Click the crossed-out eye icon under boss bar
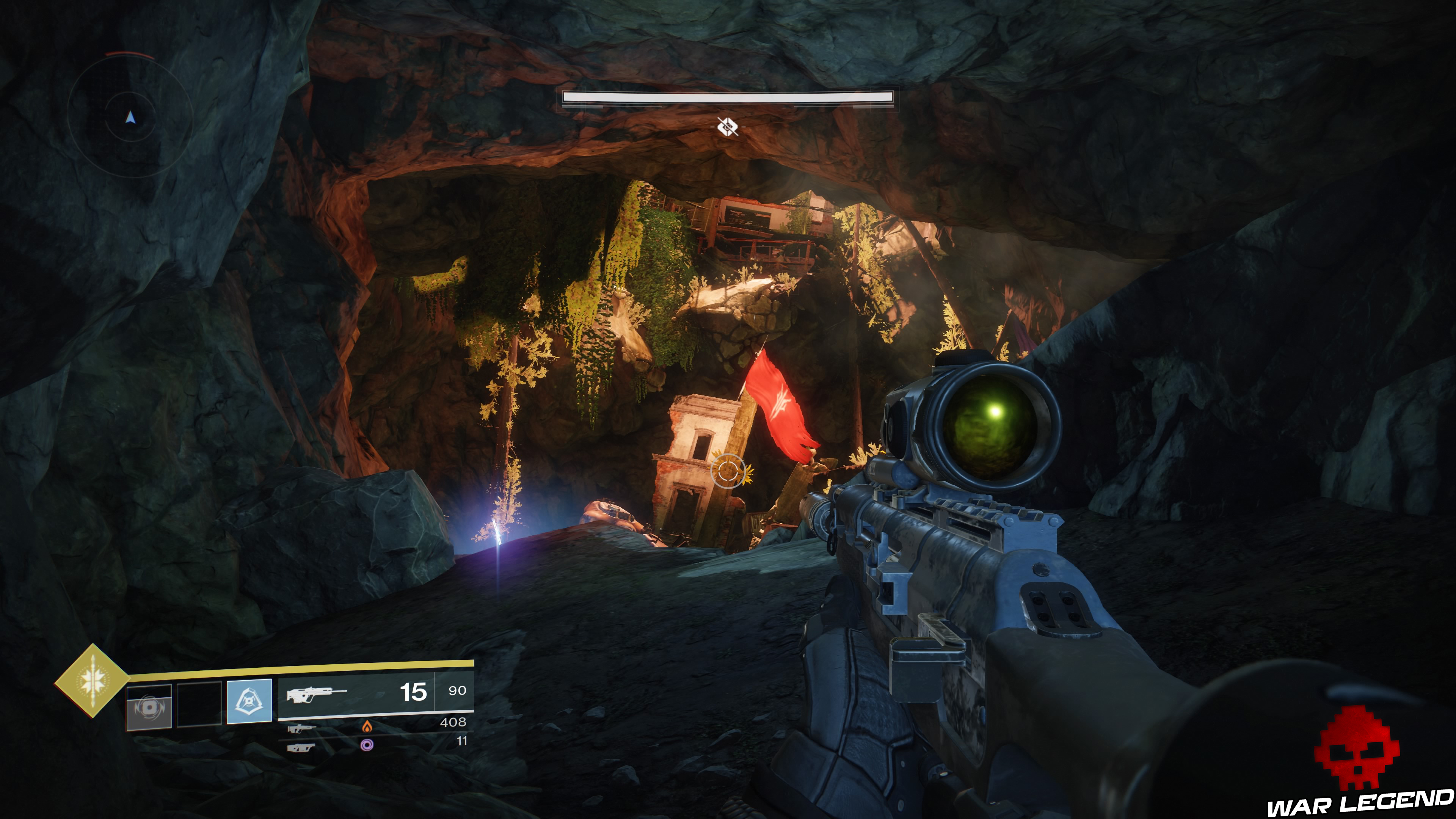The height and width of the screenshot is (819, 1456). [x=727, y=127]
